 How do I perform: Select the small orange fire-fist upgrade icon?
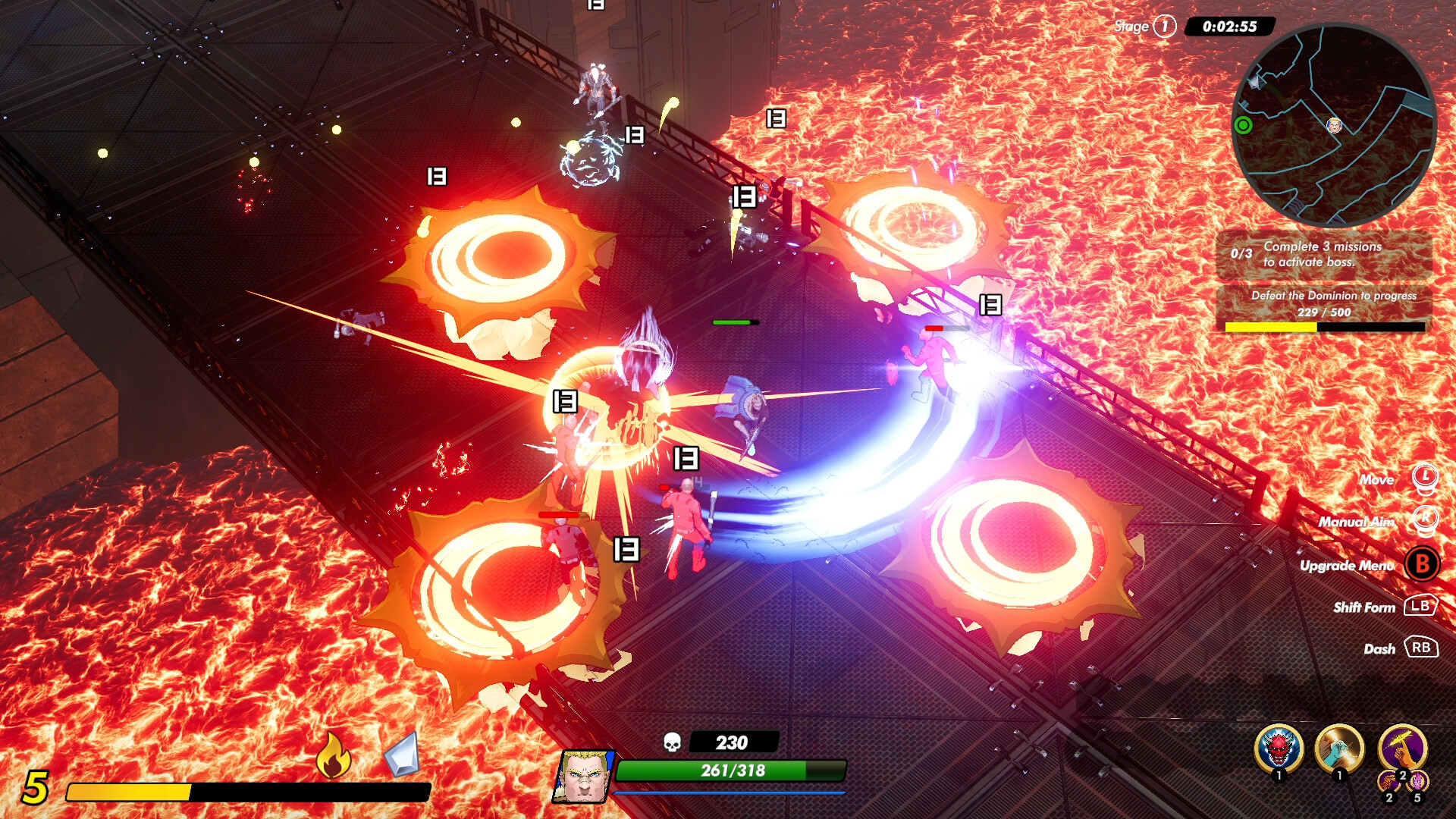[x=1389, y=782]
